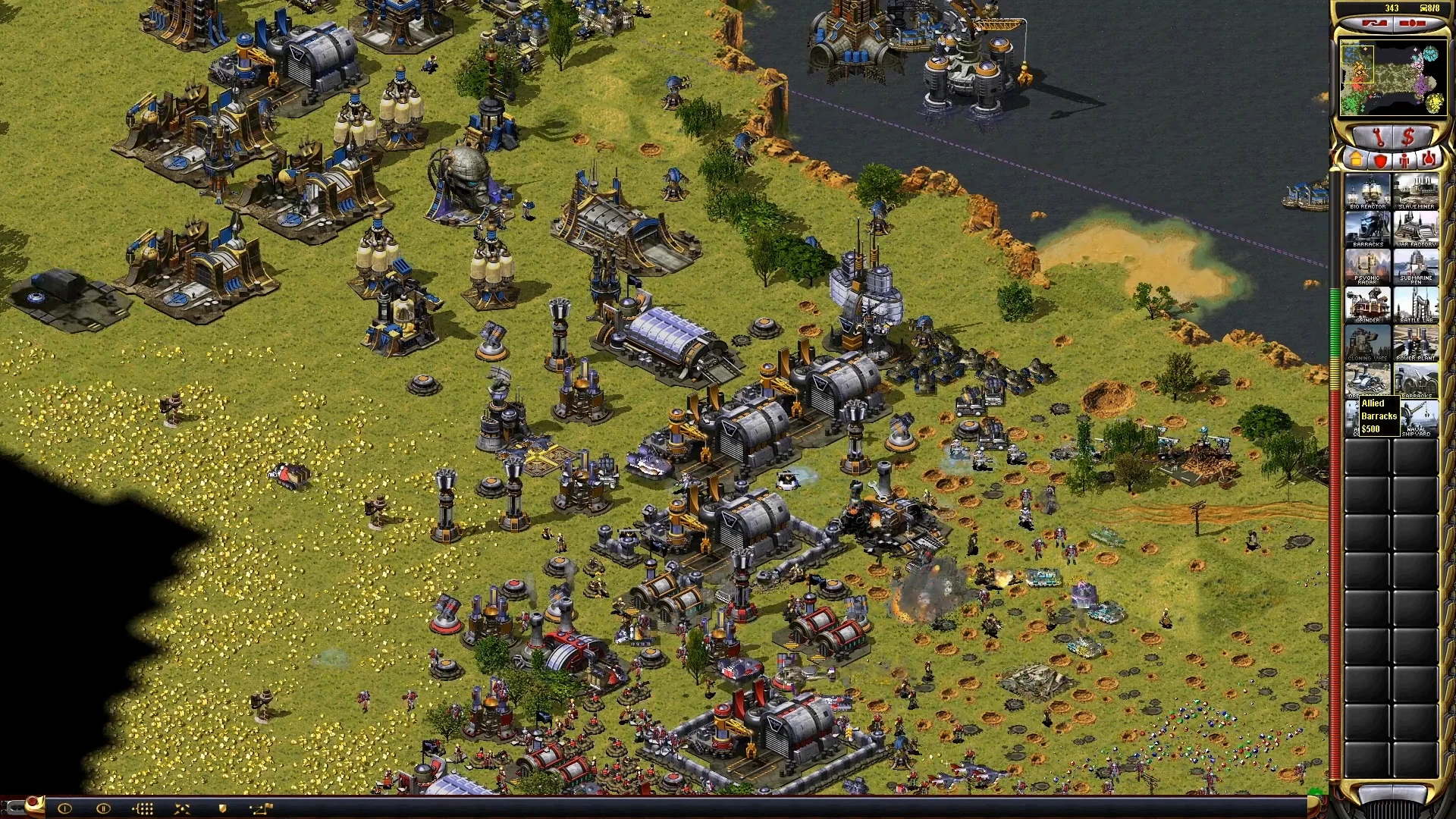Switch to the defenses shield tab
The height and width of the screenshot is (819, 1456).
(1380, 160)
